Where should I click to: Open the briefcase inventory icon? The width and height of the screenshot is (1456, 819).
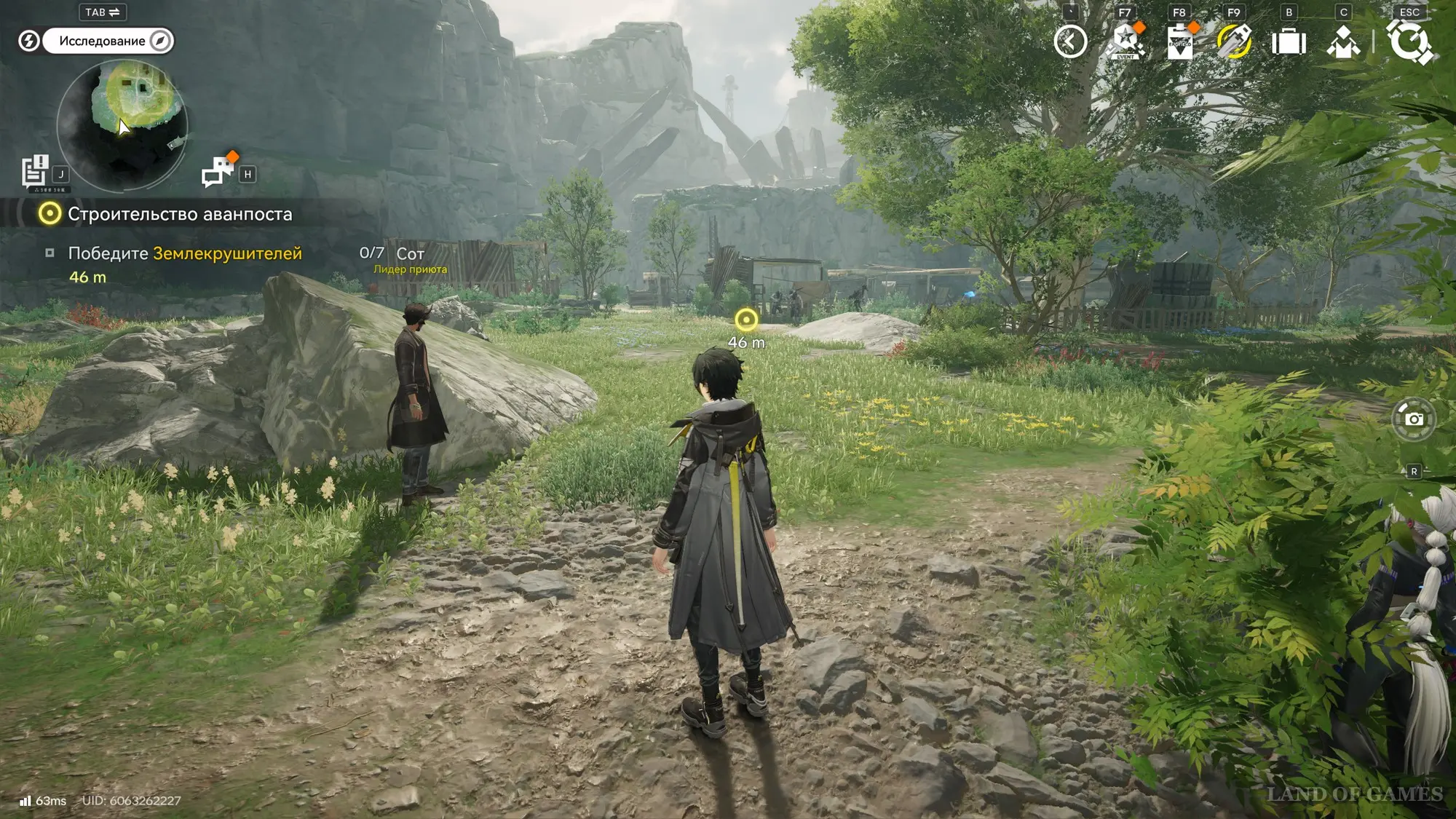(1289, 41)
